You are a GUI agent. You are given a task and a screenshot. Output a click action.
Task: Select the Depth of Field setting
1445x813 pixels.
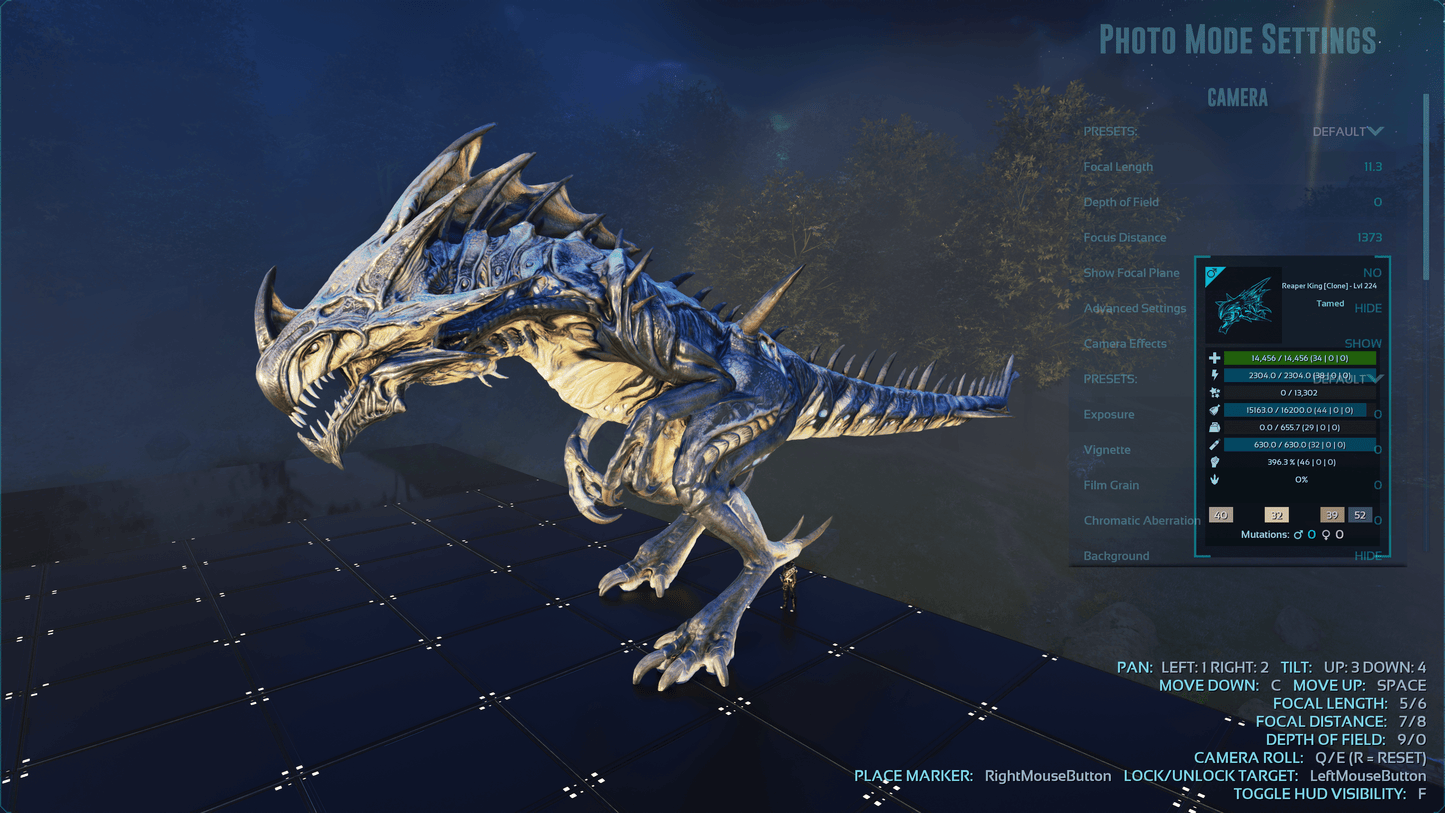[1121, 202]
